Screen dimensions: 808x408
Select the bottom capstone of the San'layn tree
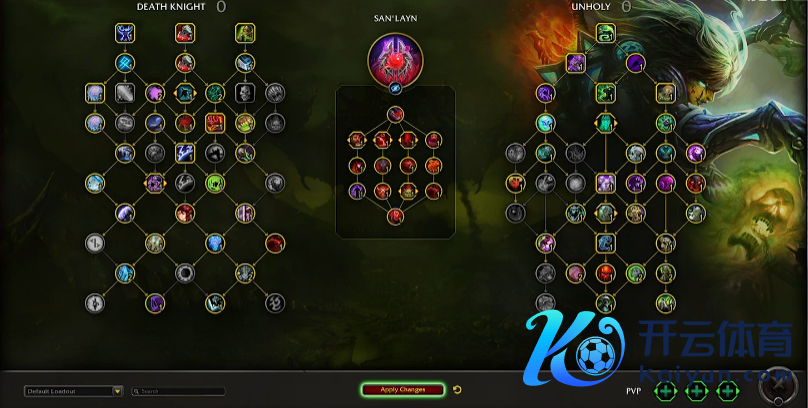point(395,215)
